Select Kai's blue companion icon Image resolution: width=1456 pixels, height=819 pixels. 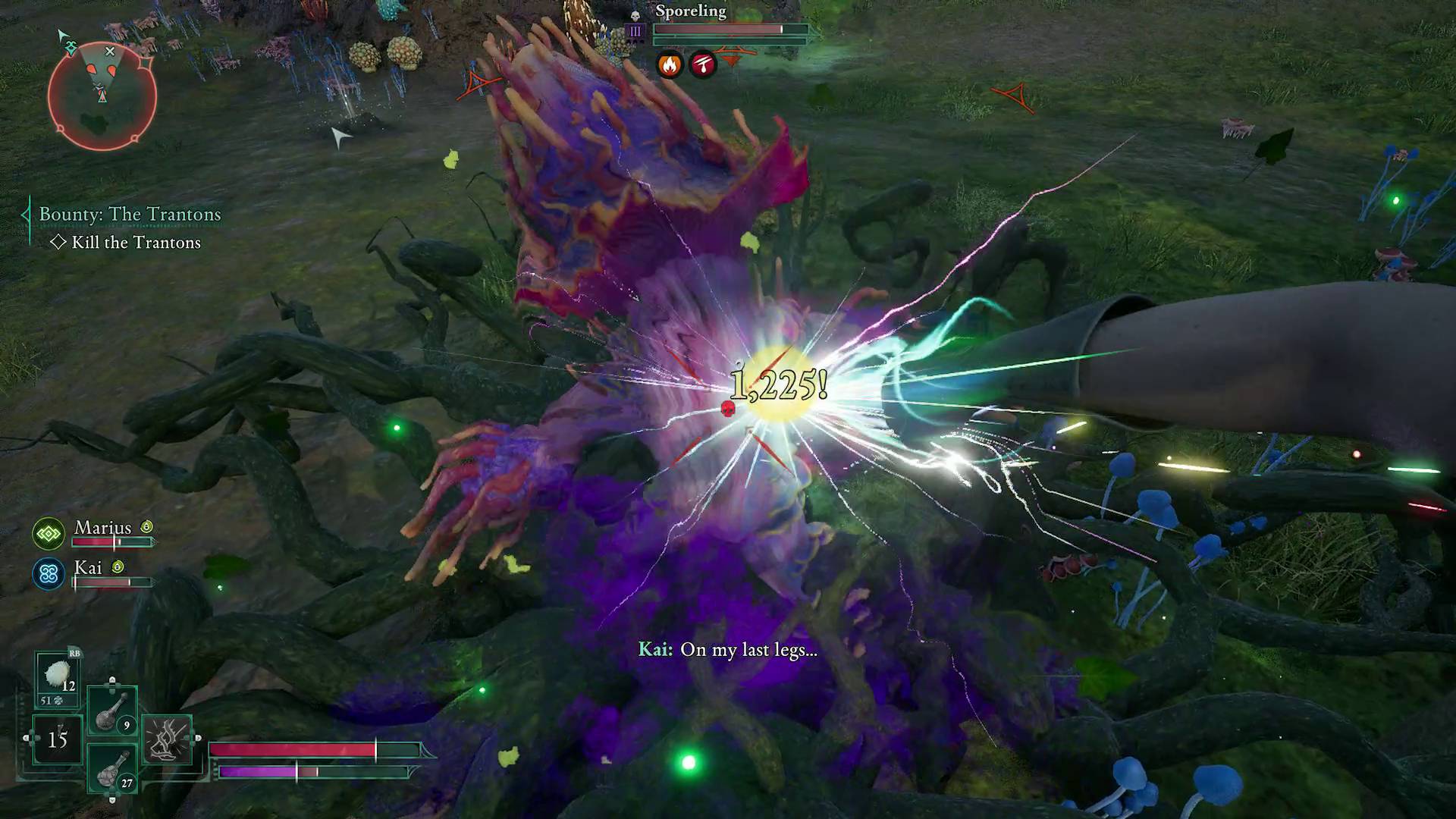click(49, 574)
